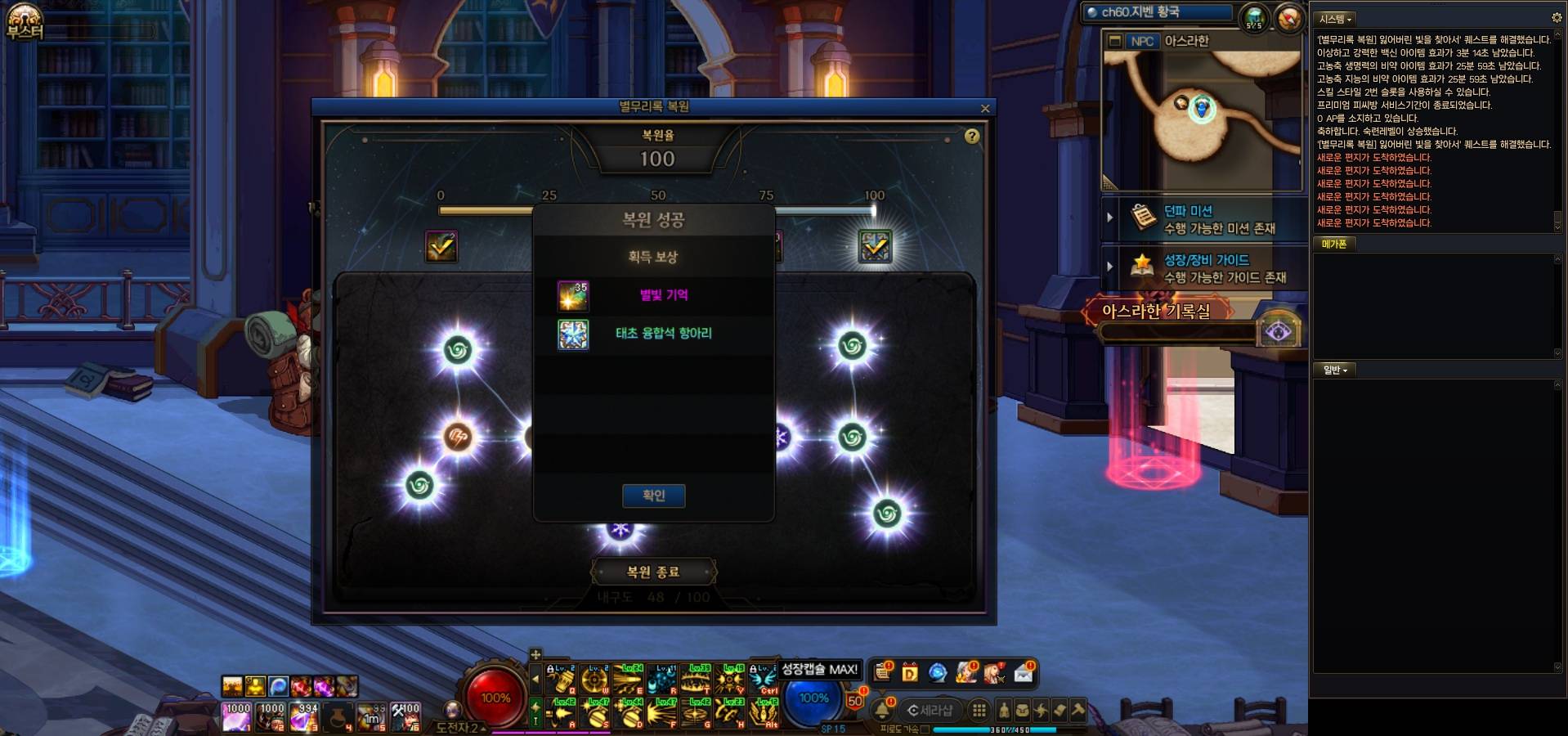Select the 별빛 기억 reward item icon

572,296
